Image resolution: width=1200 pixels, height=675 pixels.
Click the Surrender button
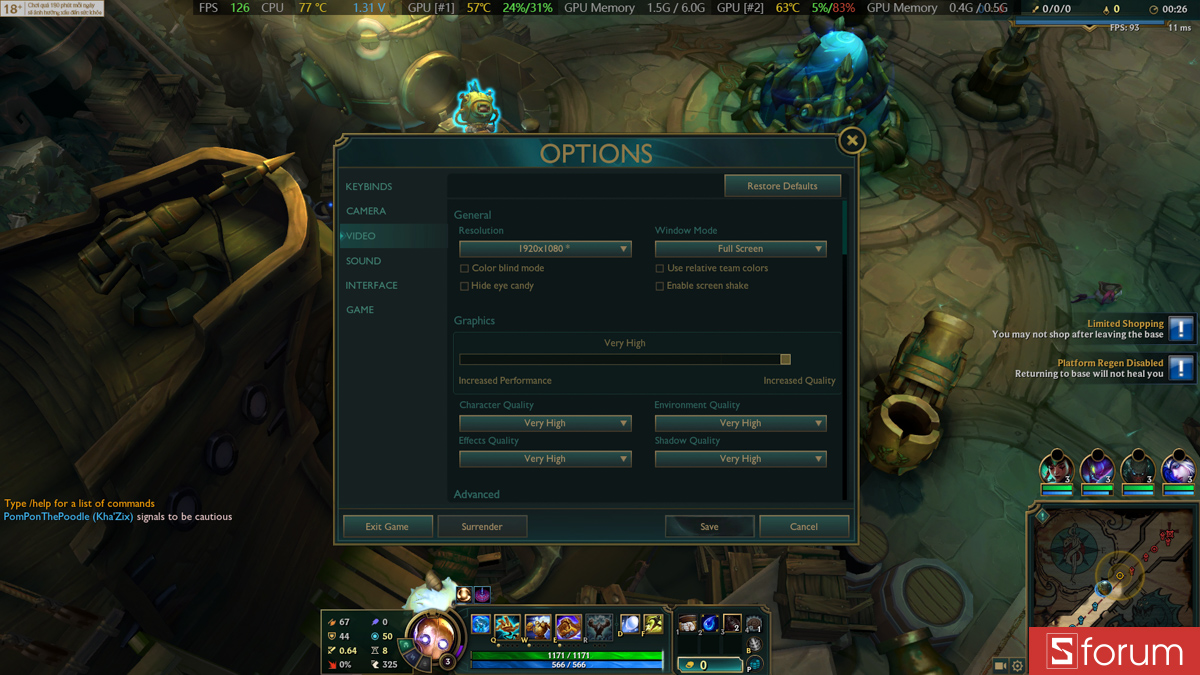[482, 526]
